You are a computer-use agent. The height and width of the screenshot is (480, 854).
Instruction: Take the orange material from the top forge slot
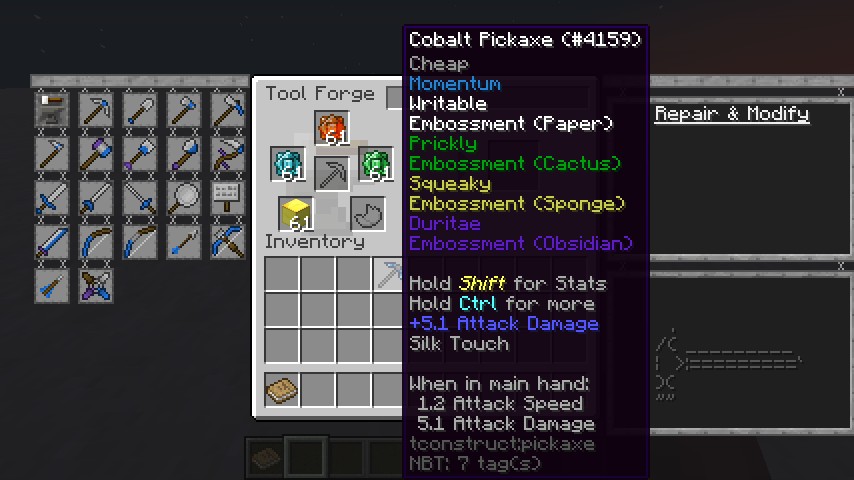331,128
